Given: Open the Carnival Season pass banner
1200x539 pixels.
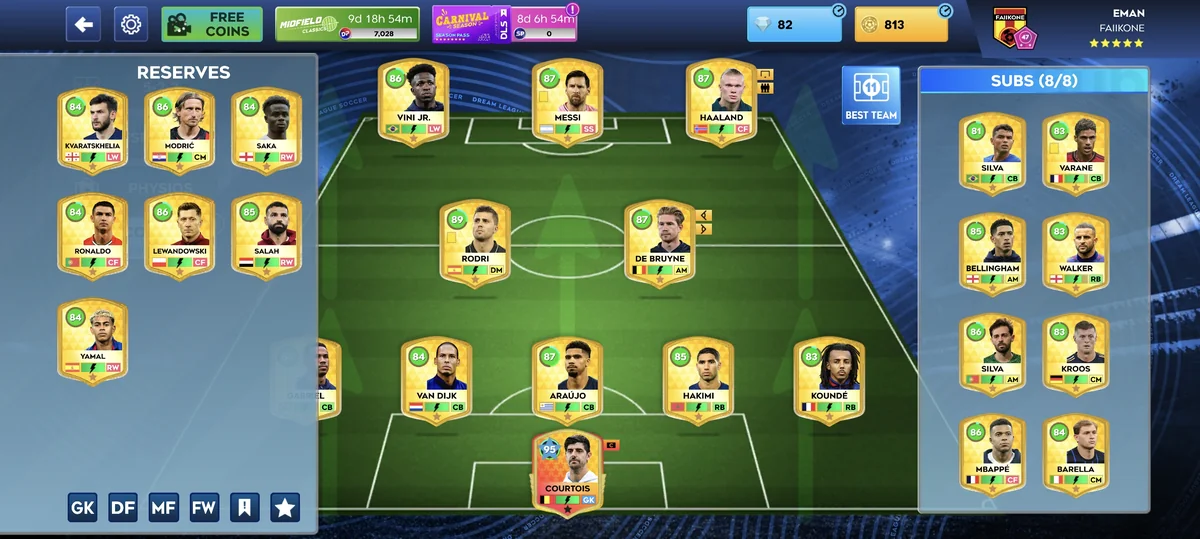Looking at the screenshot, I should [504, 24].
